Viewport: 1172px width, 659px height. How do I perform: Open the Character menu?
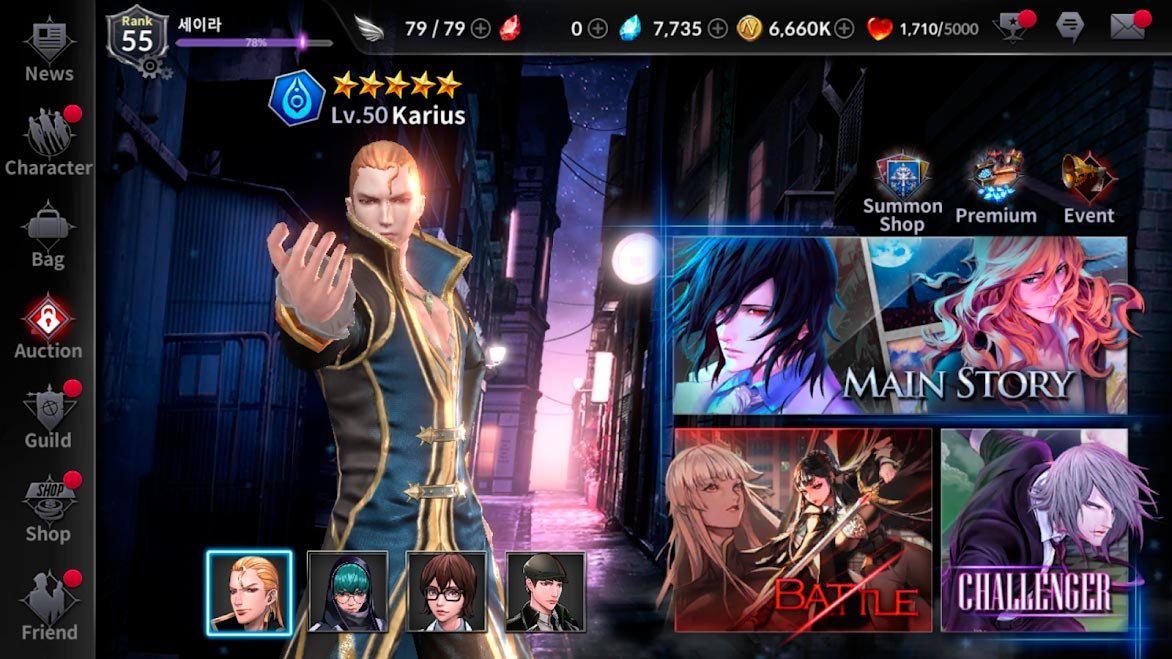point(48,142)
